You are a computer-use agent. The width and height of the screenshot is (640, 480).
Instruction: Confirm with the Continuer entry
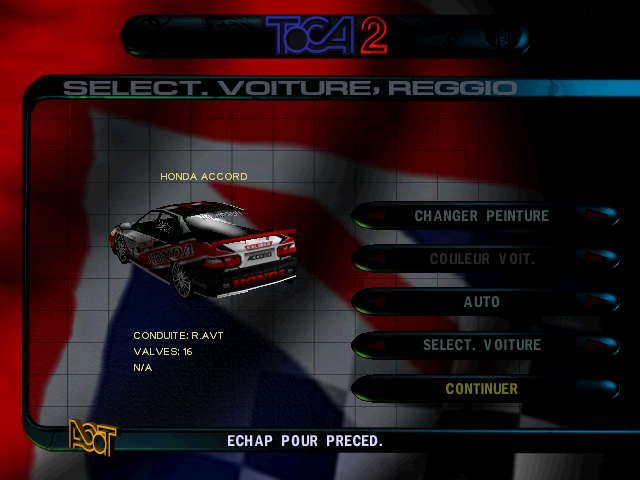[481, 389]
